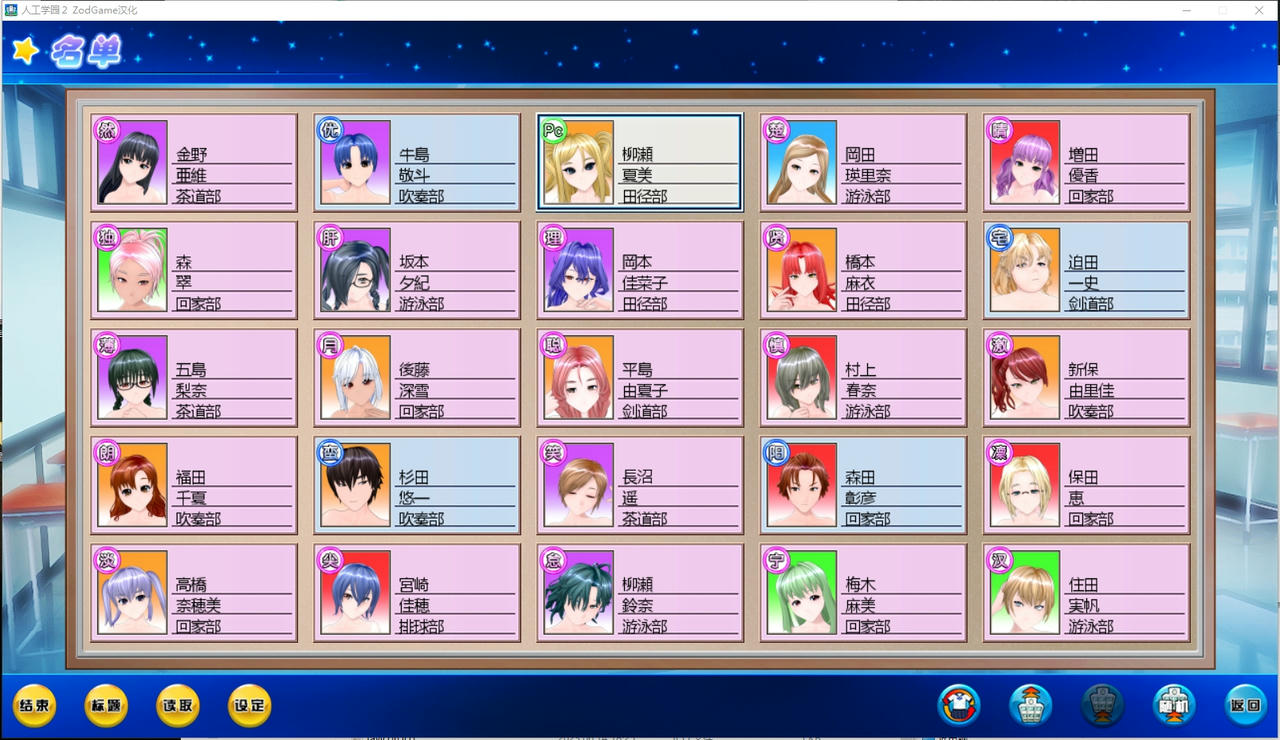Viewport: 1280px width, 740px height.
Task: Click the 结束 end button
Action: 34,706
